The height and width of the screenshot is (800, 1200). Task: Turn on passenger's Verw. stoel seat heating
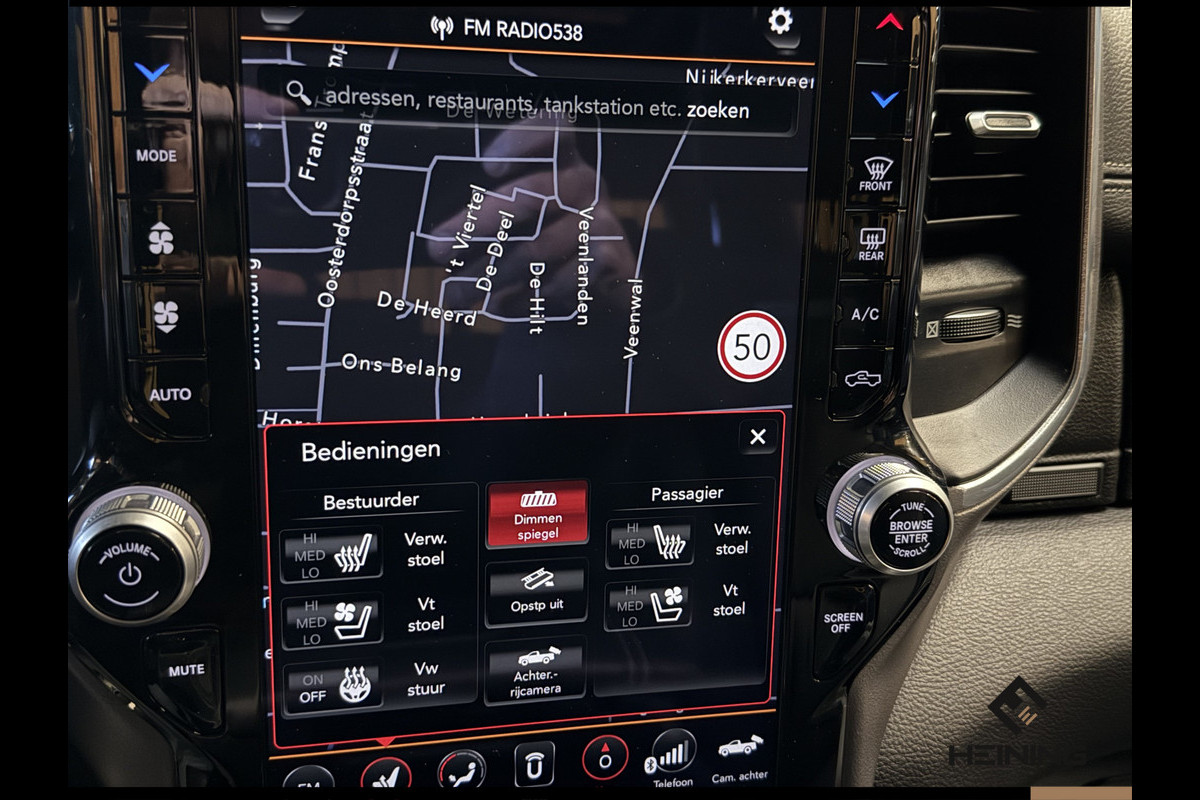pos(648,544)
